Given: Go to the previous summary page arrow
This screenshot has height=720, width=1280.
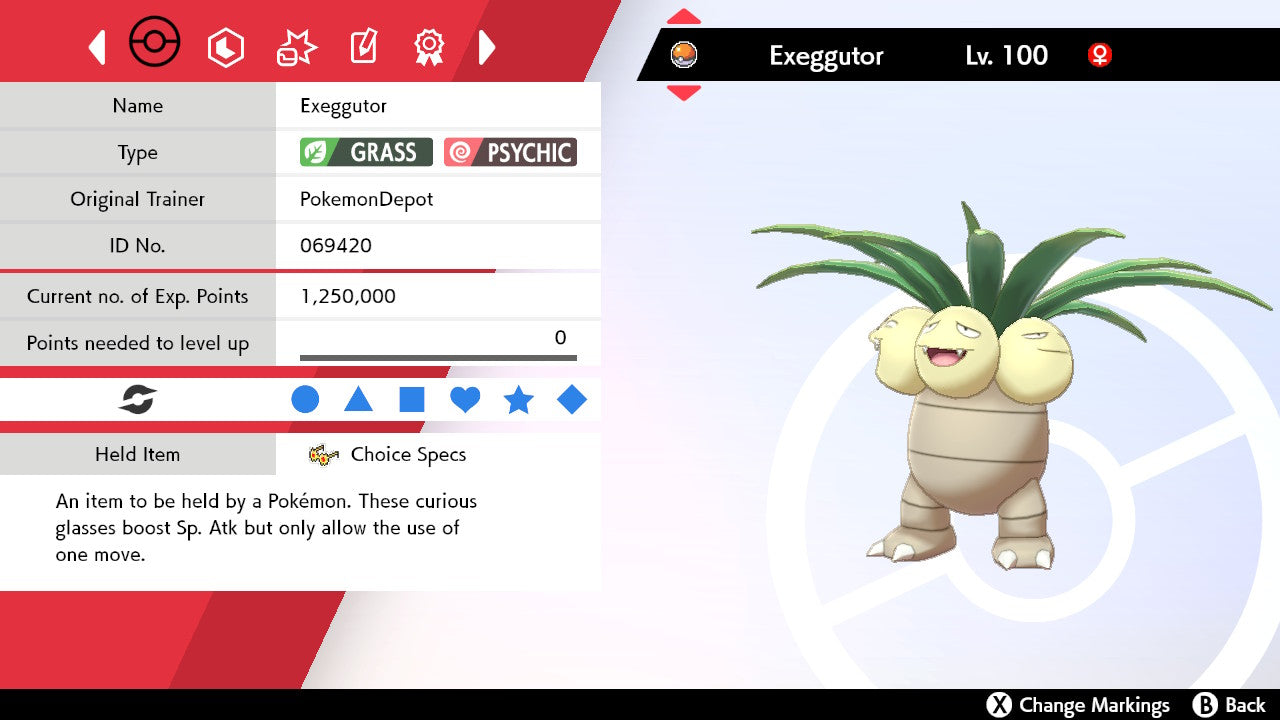Looking at the screenshot, I should 97,47.
